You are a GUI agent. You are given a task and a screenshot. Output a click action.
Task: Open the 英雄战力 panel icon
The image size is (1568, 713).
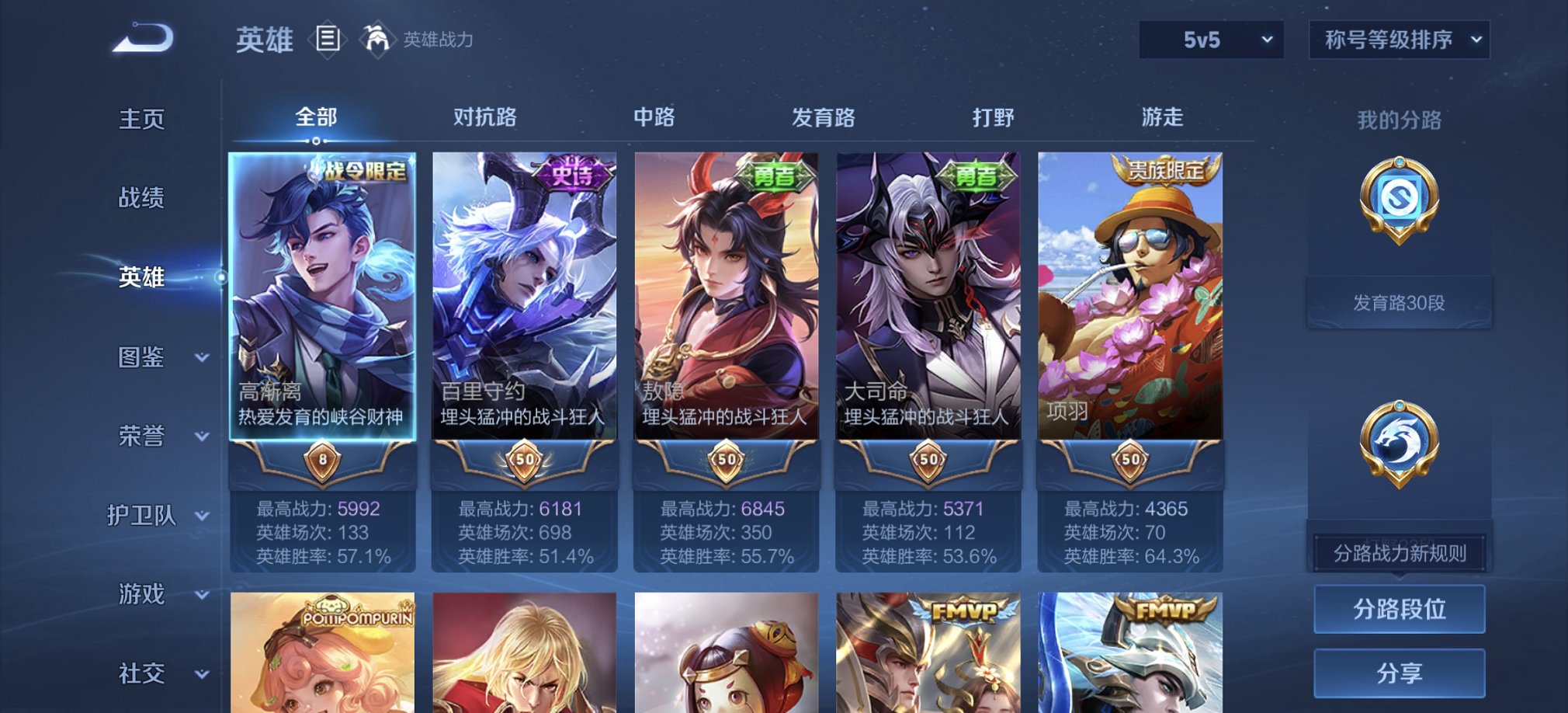tap(376, 39)
